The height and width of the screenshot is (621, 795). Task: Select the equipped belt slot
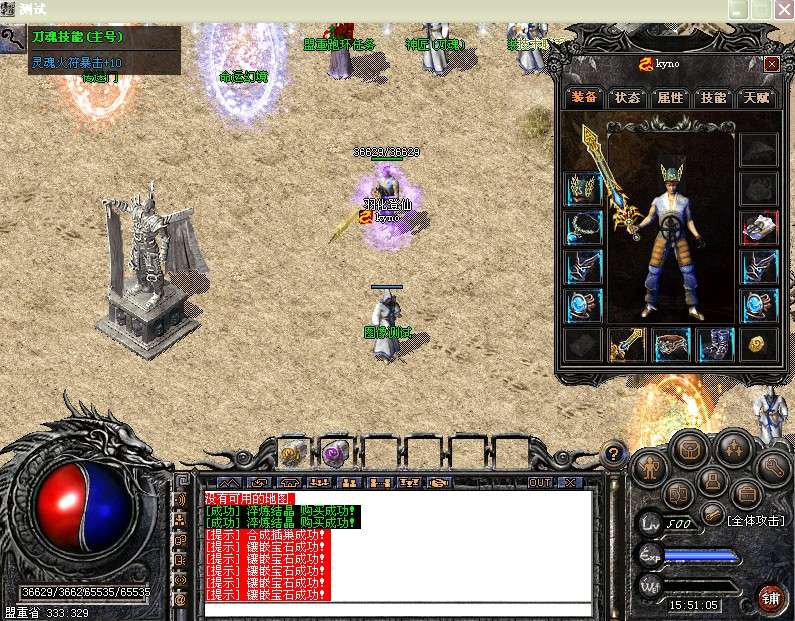(672, 345)
